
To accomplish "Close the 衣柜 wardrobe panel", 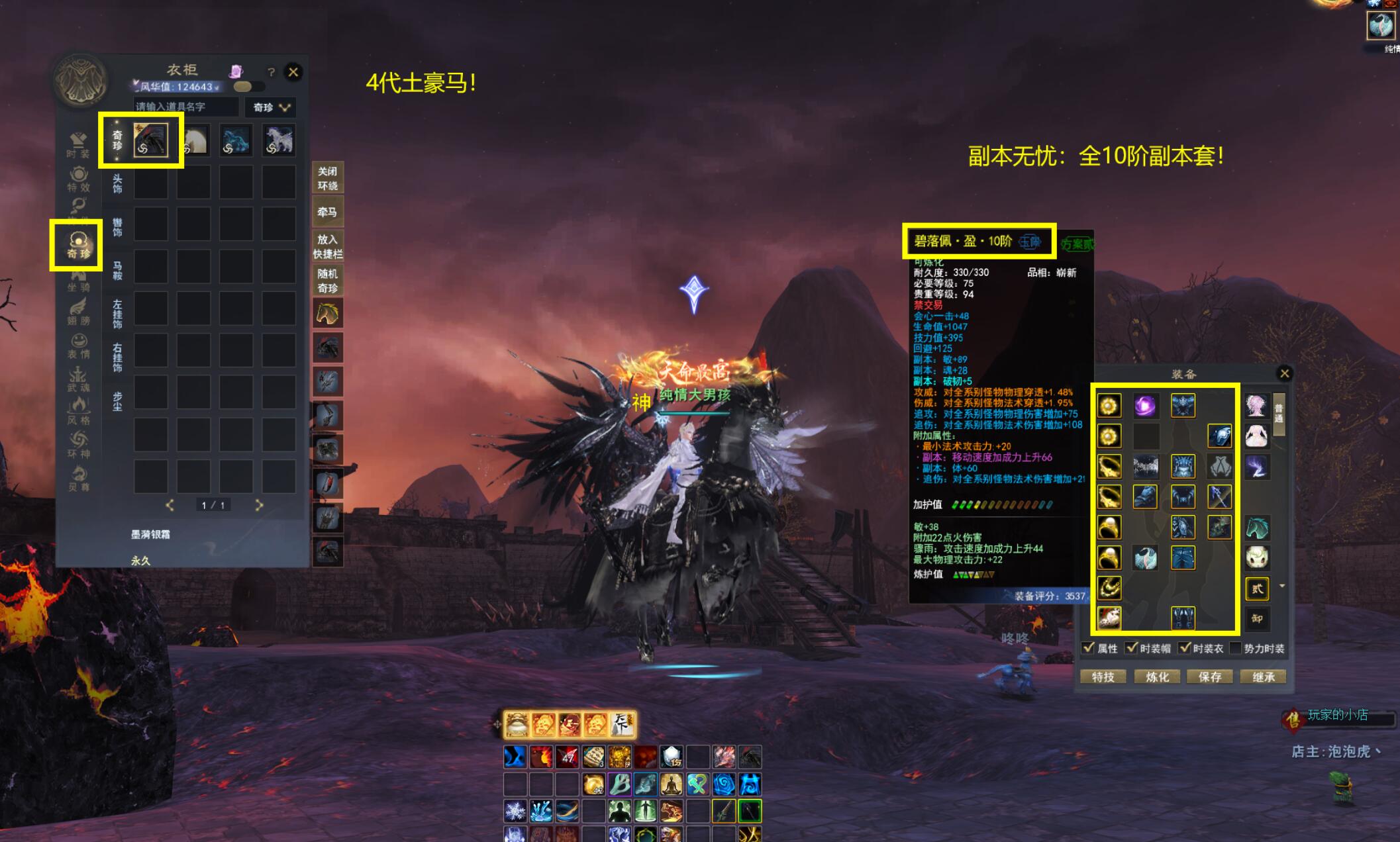I will pyautogui.click(x=293, y=71).
